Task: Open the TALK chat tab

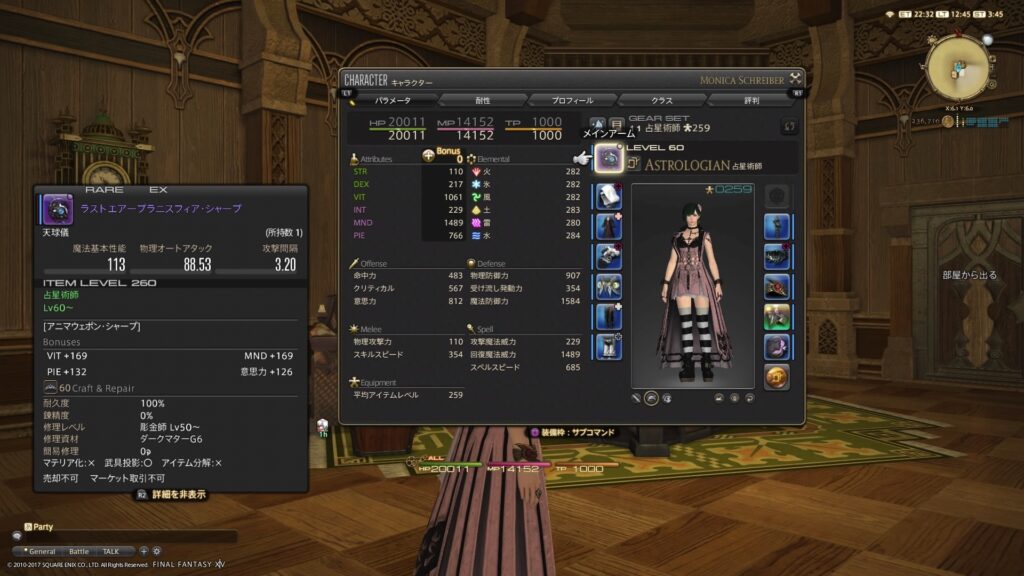Action: (111, 551)
